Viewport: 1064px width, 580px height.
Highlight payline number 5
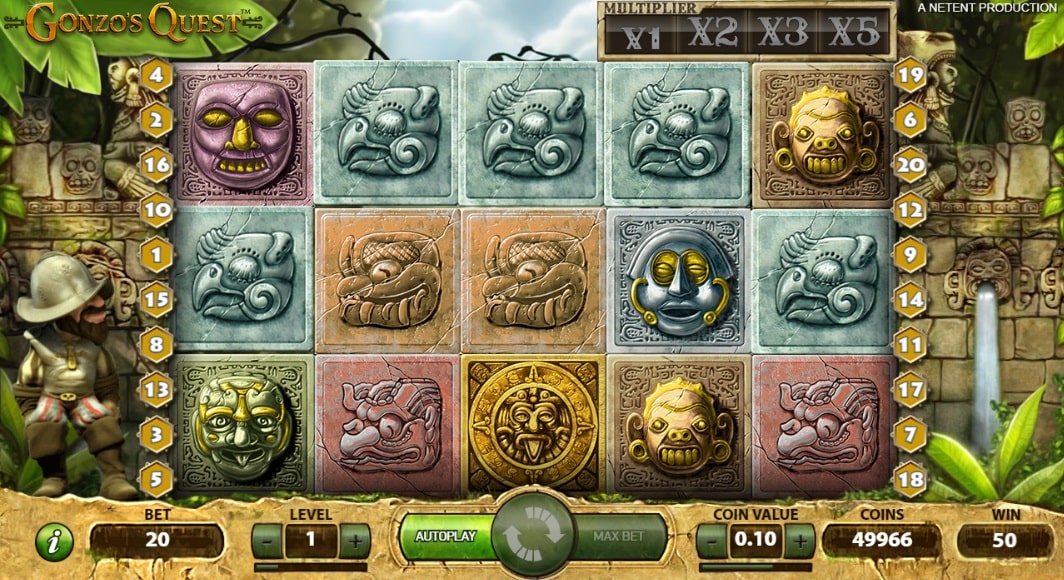156,479
